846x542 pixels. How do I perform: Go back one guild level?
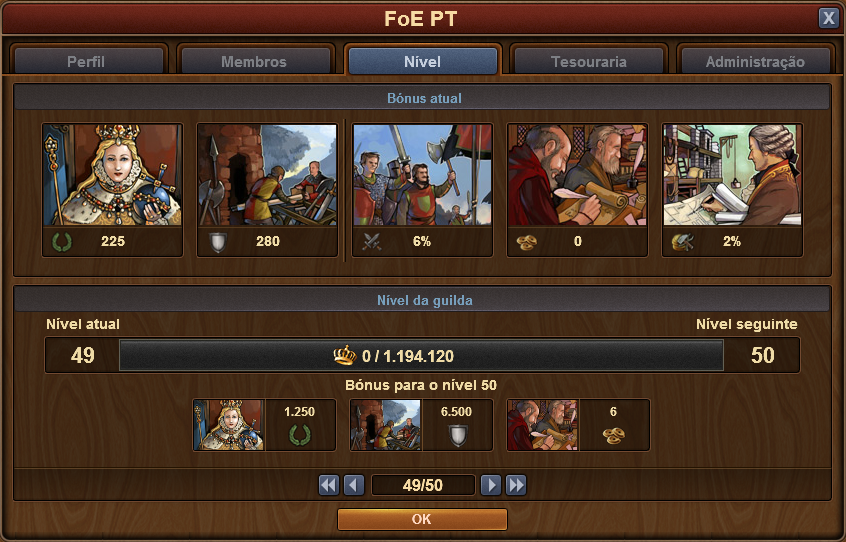coord(353,485)
